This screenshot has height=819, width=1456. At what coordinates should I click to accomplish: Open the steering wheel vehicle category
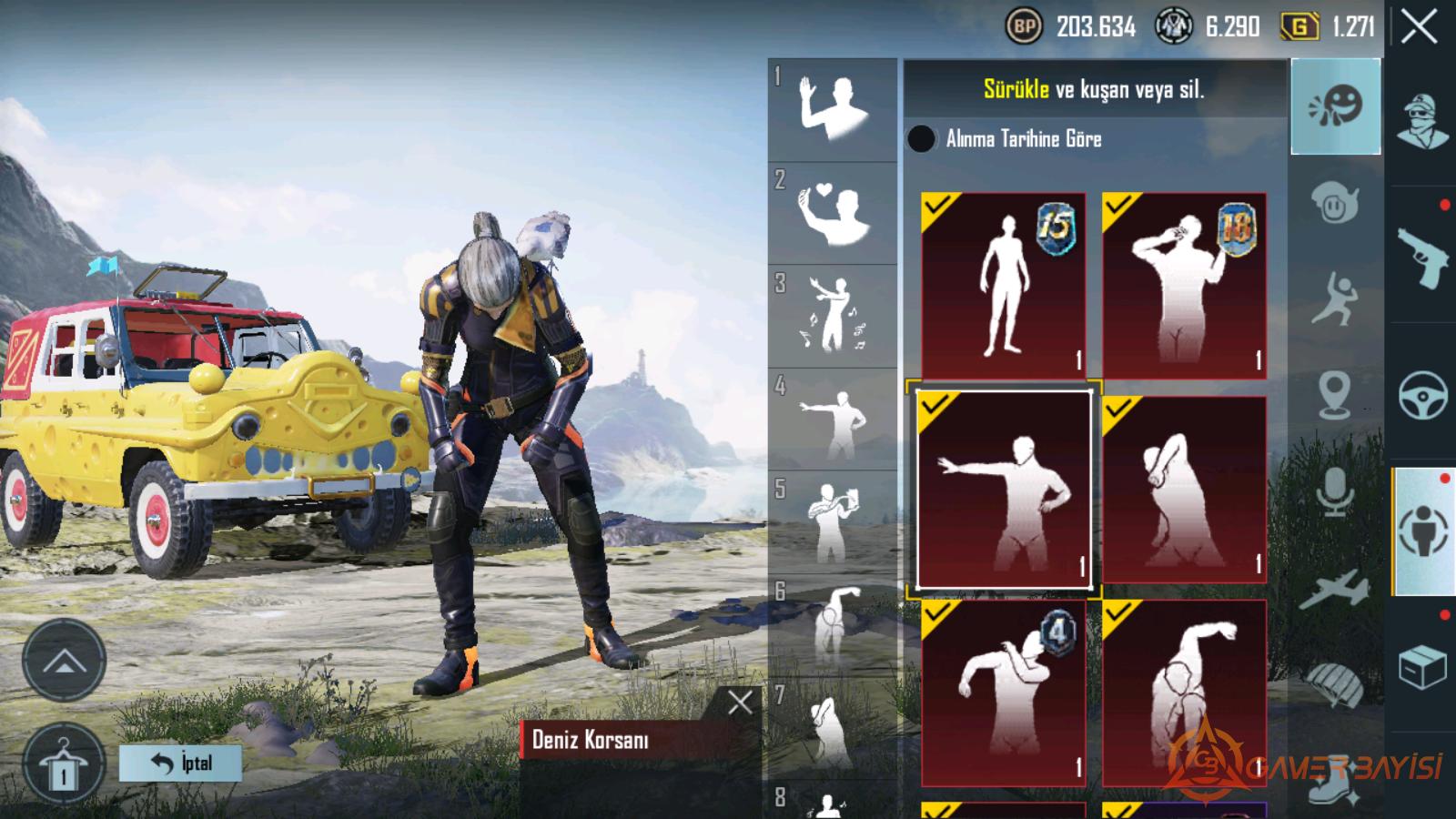[x=1423, y=394]
